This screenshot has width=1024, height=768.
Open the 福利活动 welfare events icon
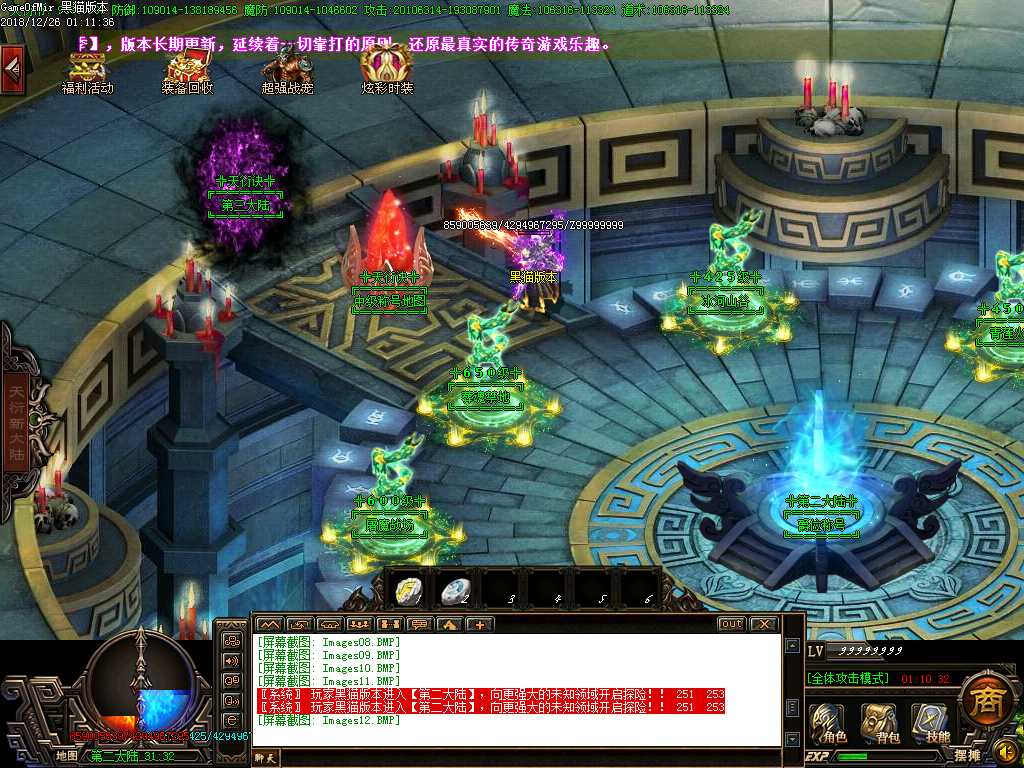pos(87,70)
